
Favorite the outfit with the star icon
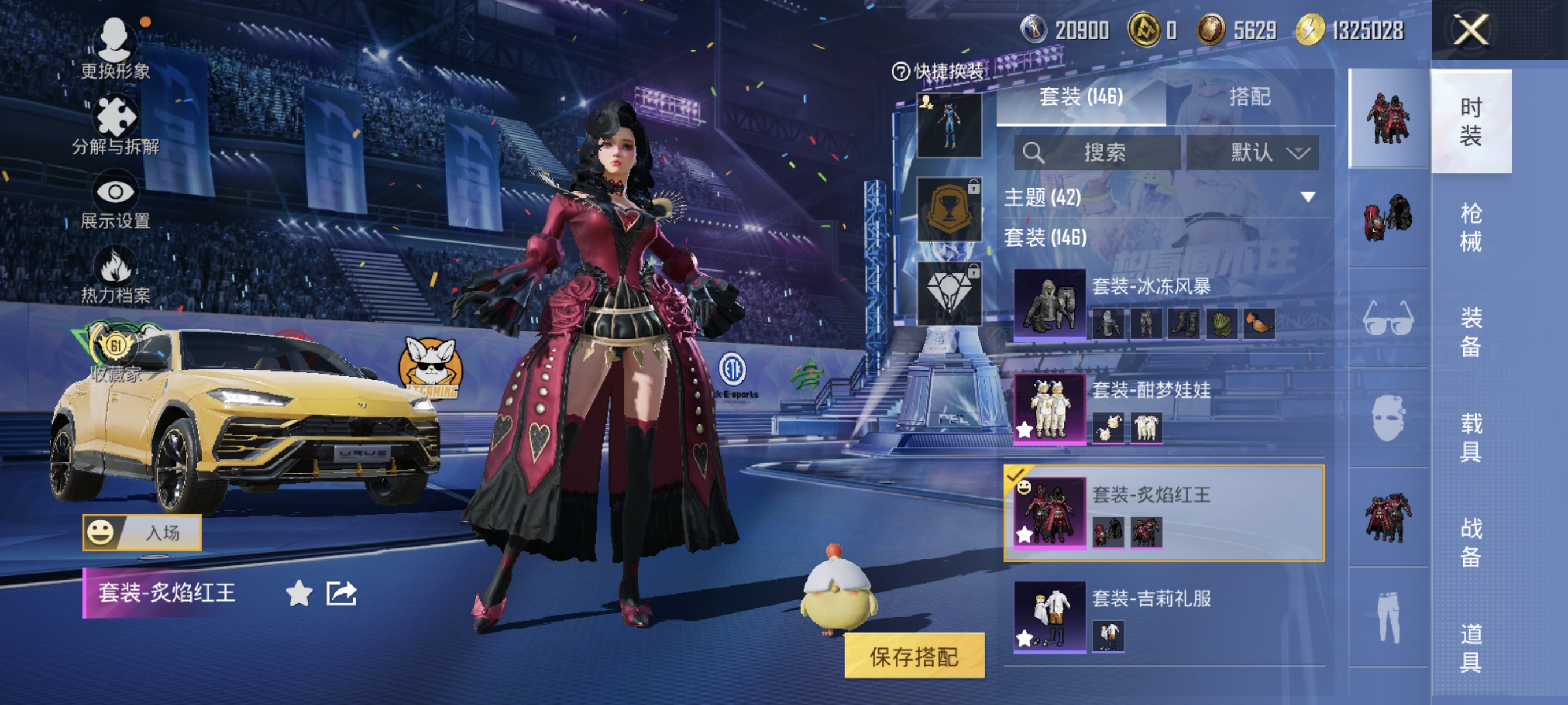(x=299, y=593)
